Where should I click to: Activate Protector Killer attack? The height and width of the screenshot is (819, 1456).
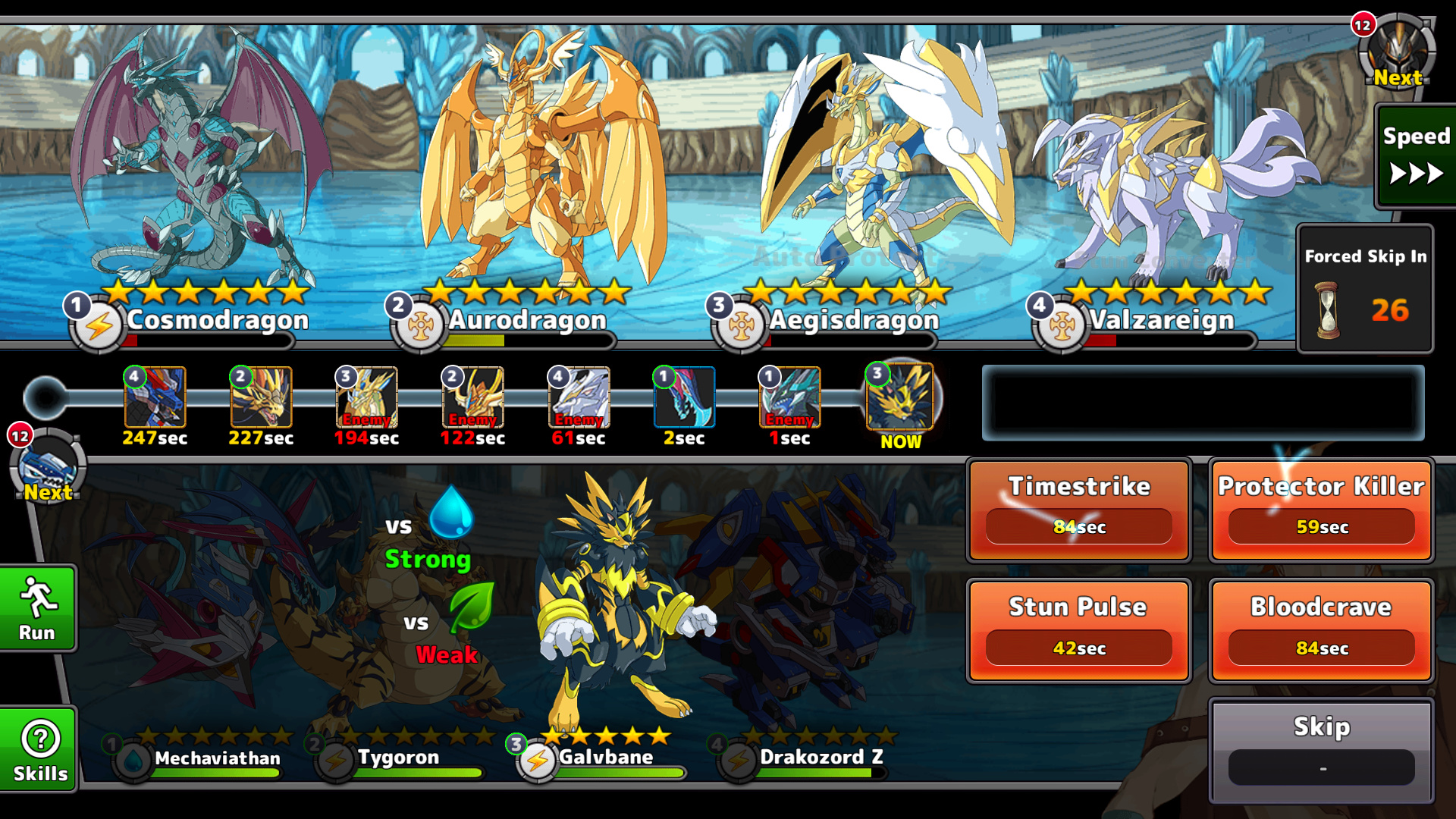tap(1321, 510)
